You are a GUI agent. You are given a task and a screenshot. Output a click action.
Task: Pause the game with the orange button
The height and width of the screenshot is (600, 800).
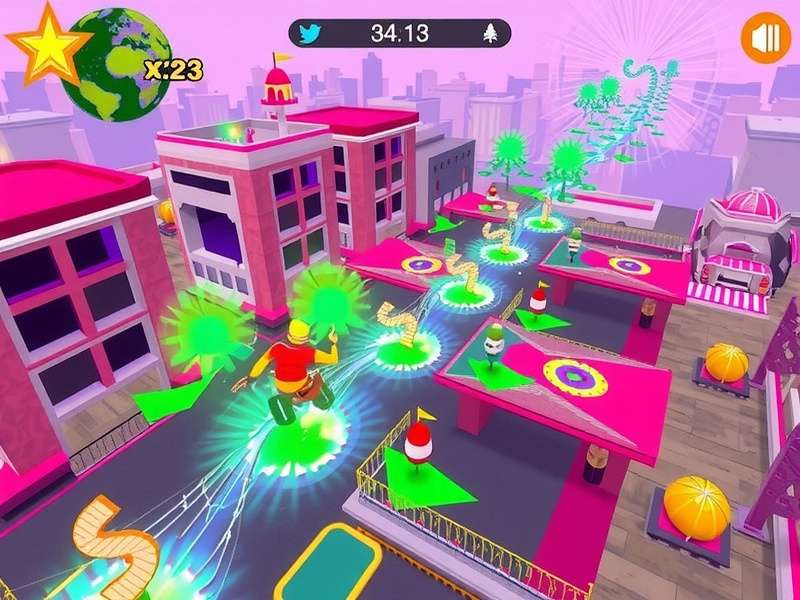[x=765, y=39]
